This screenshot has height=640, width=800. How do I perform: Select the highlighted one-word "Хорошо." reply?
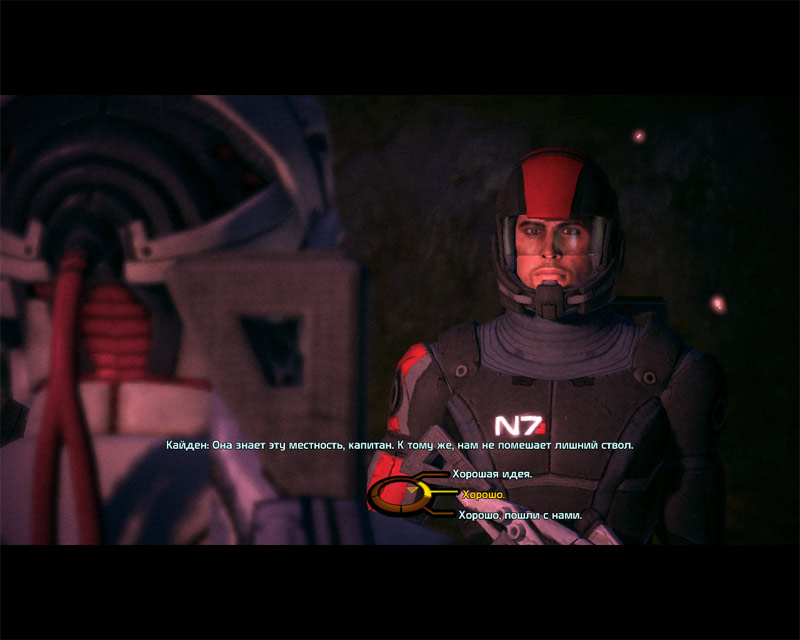(484, 494)
